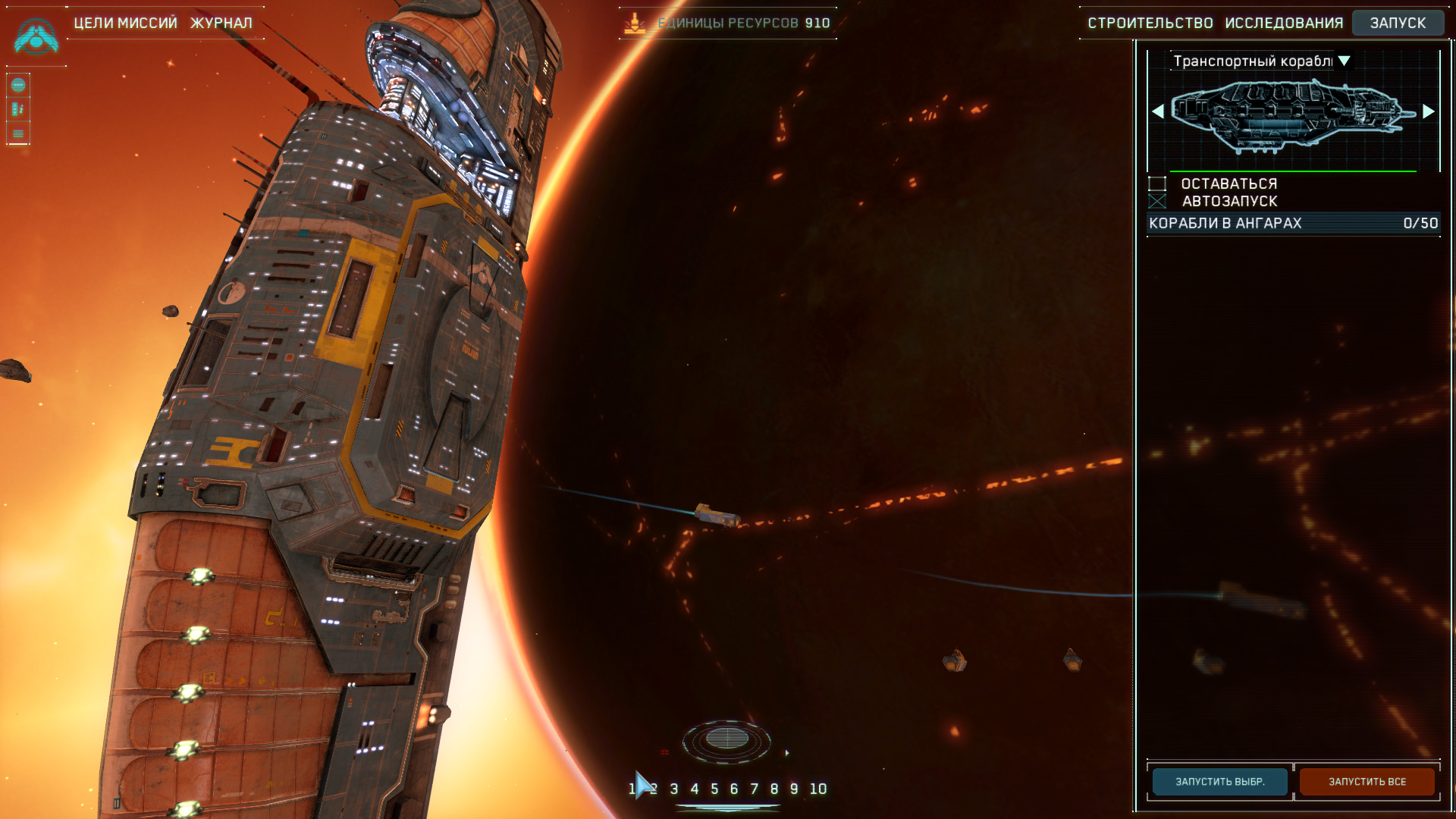Click the circular sensors disc above the group numbers
The height and width of the screenshot is (819, 1456).
(726, 739)
